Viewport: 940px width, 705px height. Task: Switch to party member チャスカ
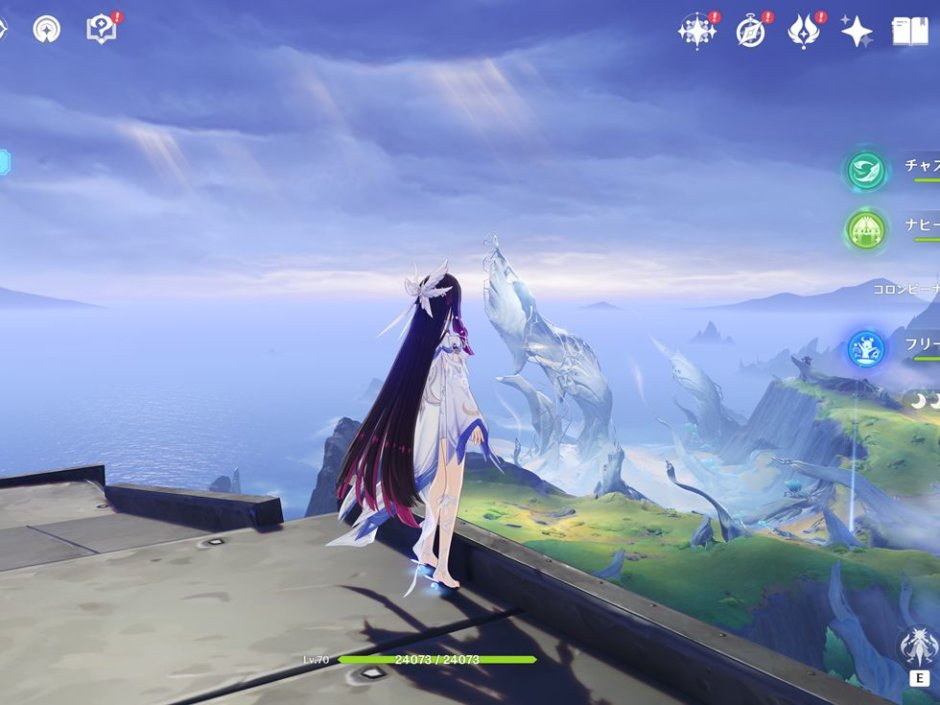pyautogui.click(x=867, y=171)
